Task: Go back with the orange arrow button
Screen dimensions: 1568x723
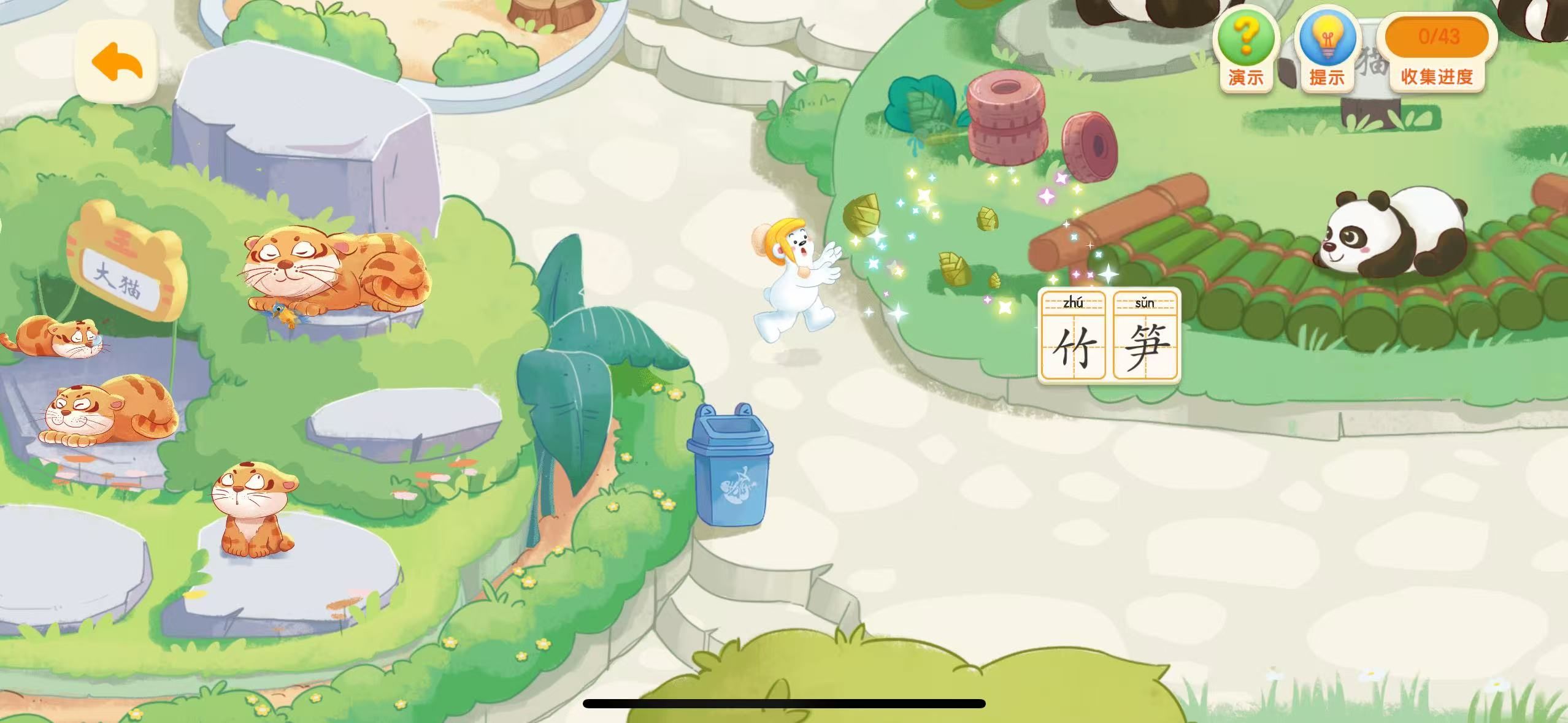Action: coord(117,62)
